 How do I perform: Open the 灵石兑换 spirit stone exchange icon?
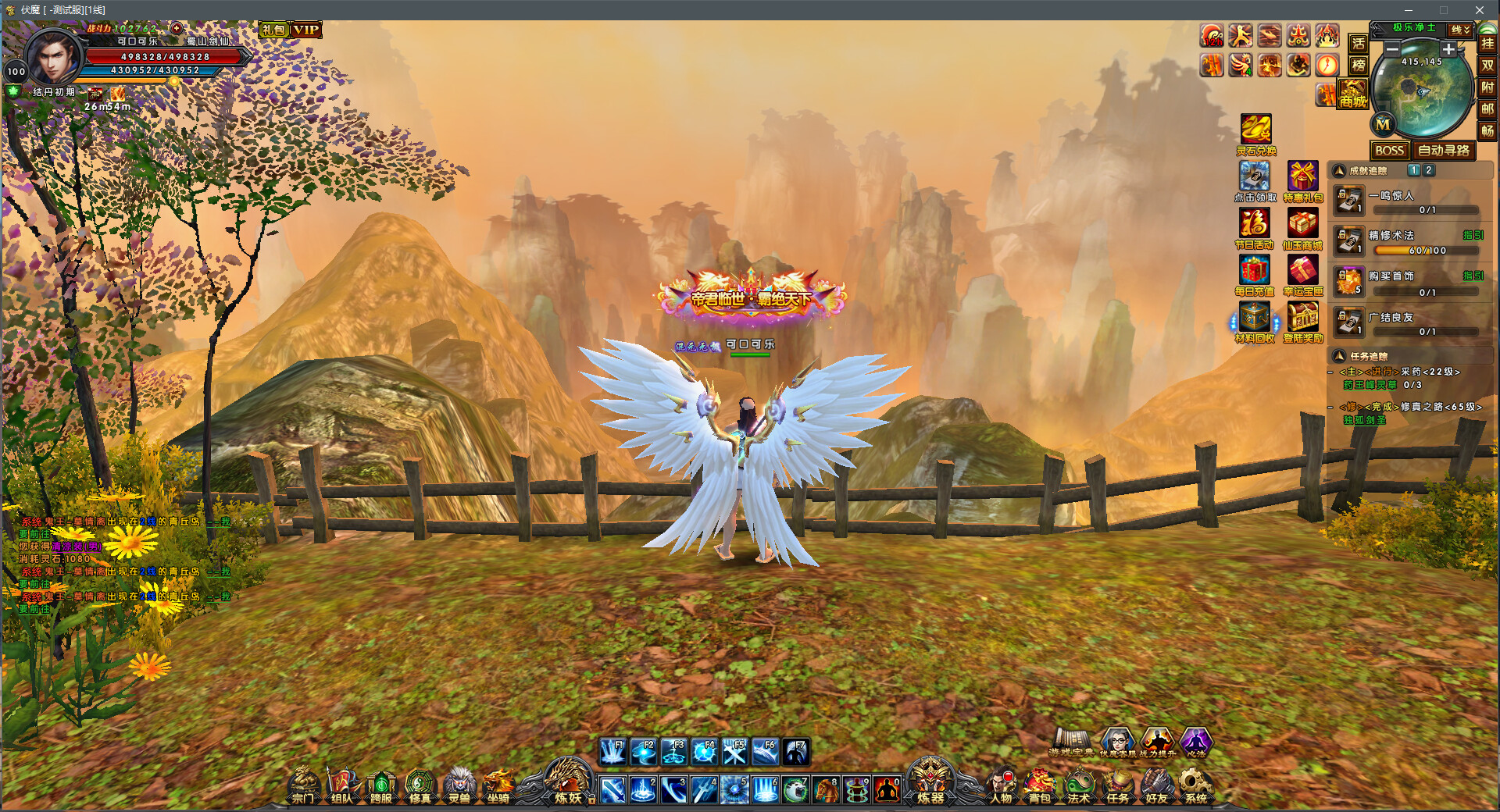(1255, 131)
